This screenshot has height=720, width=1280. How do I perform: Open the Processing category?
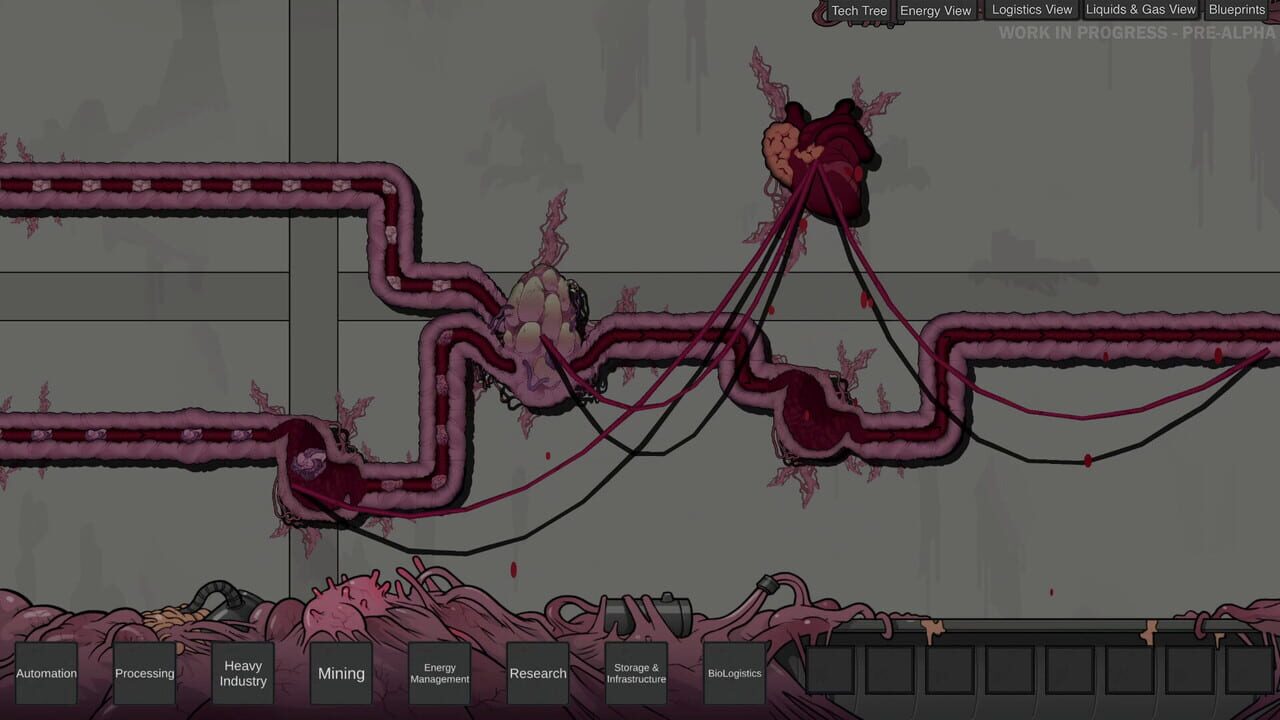point(144,673)
